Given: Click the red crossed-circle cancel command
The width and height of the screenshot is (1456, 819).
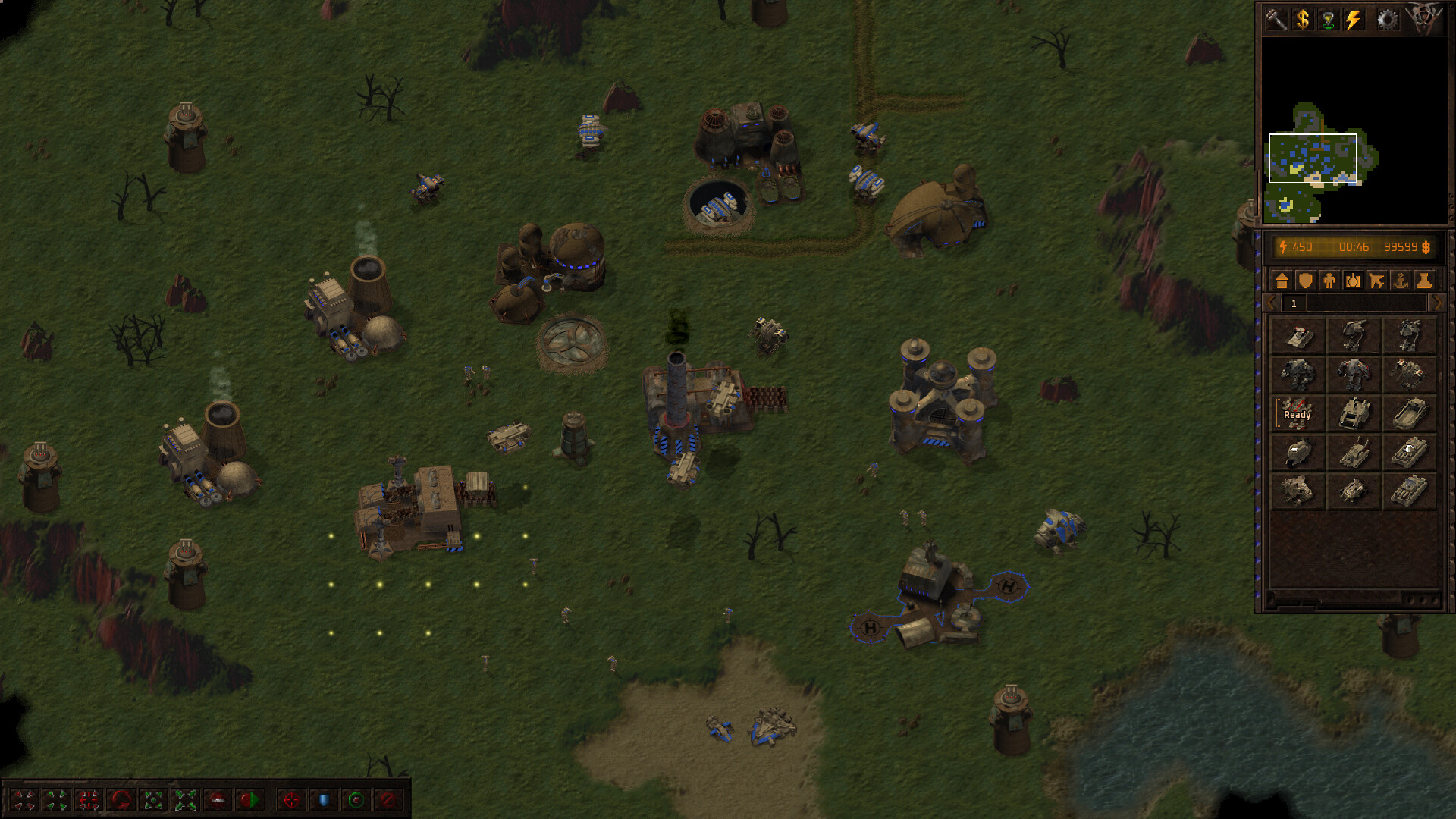Looking at the screenshot, I should pyautogui.click(x=388, y=800).
